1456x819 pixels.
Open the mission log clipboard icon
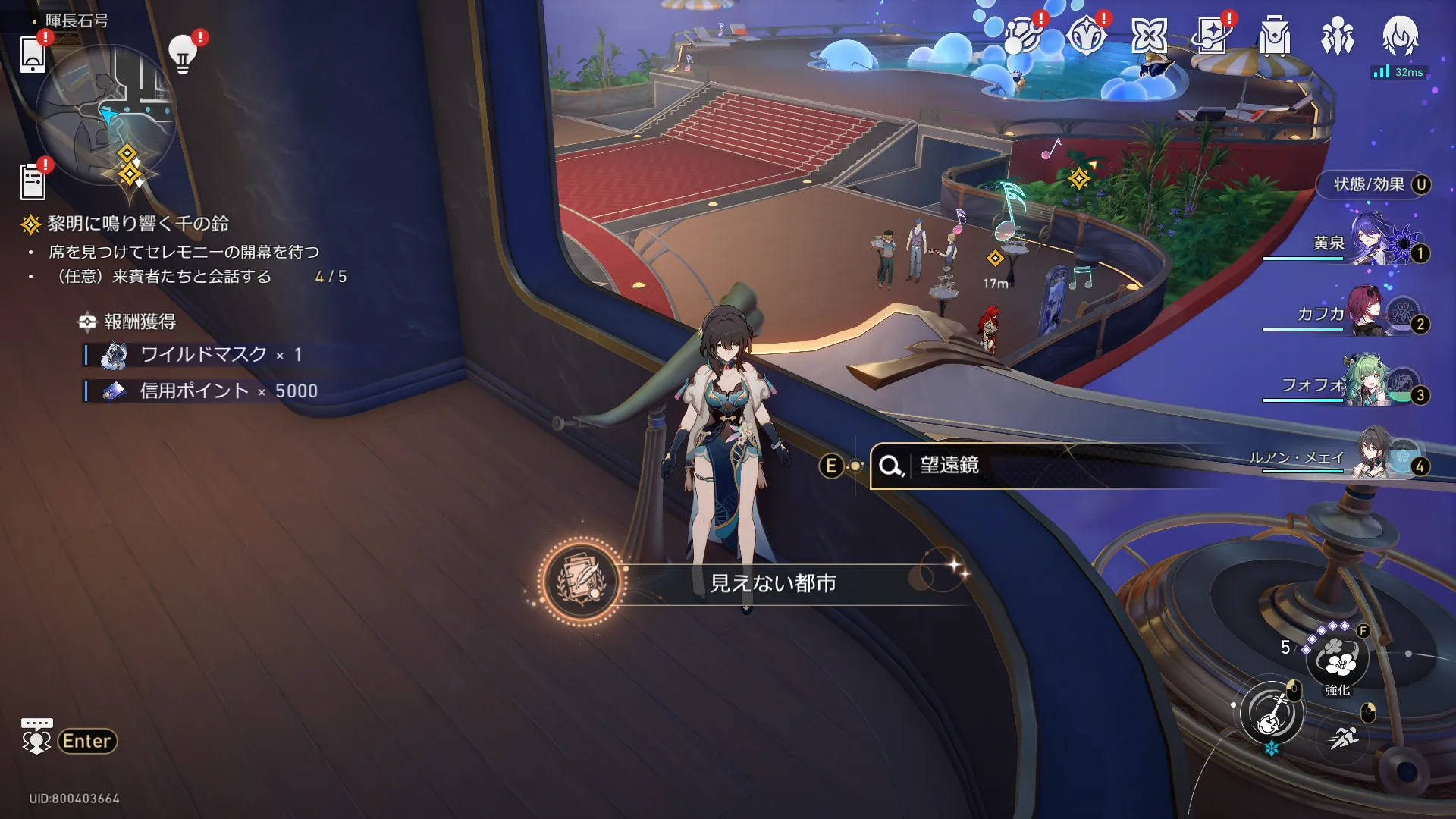click(33, 182)
